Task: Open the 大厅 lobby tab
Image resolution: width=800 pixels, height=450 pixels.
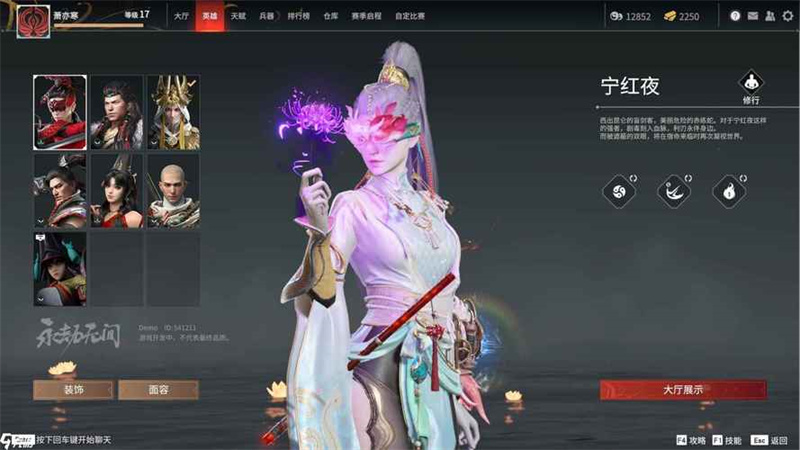Action: [x=180, y=16]
